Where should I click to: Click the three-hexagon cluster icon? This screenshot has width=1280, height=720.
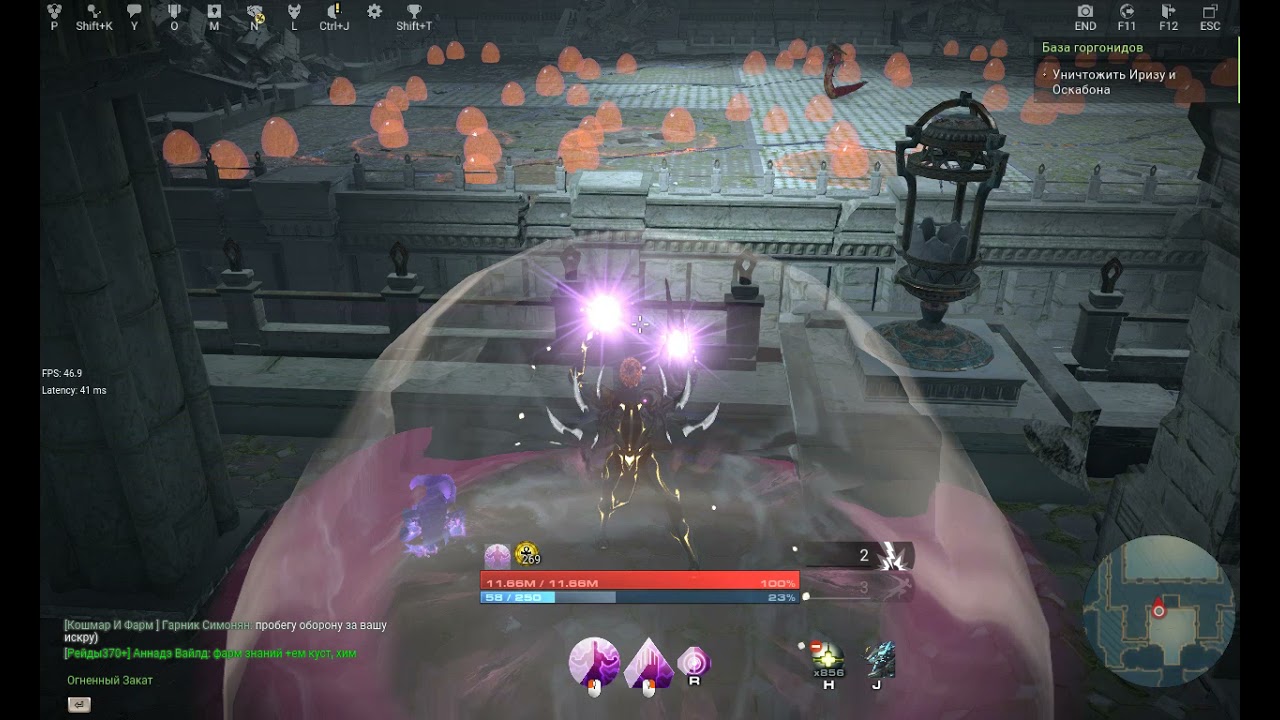point(54,12)
